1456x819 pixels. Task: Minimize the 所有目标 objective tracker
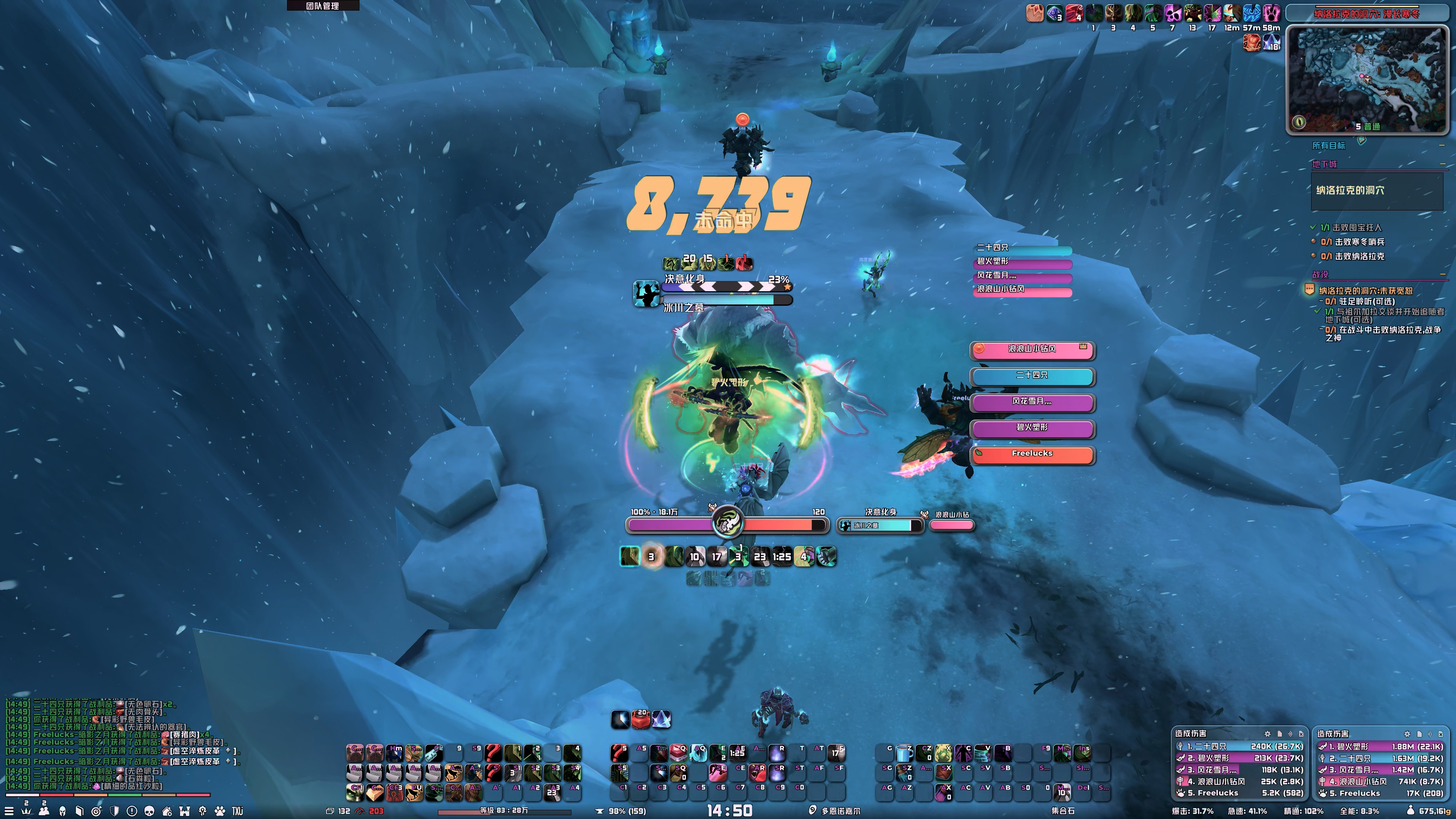tap(1442, 146)
